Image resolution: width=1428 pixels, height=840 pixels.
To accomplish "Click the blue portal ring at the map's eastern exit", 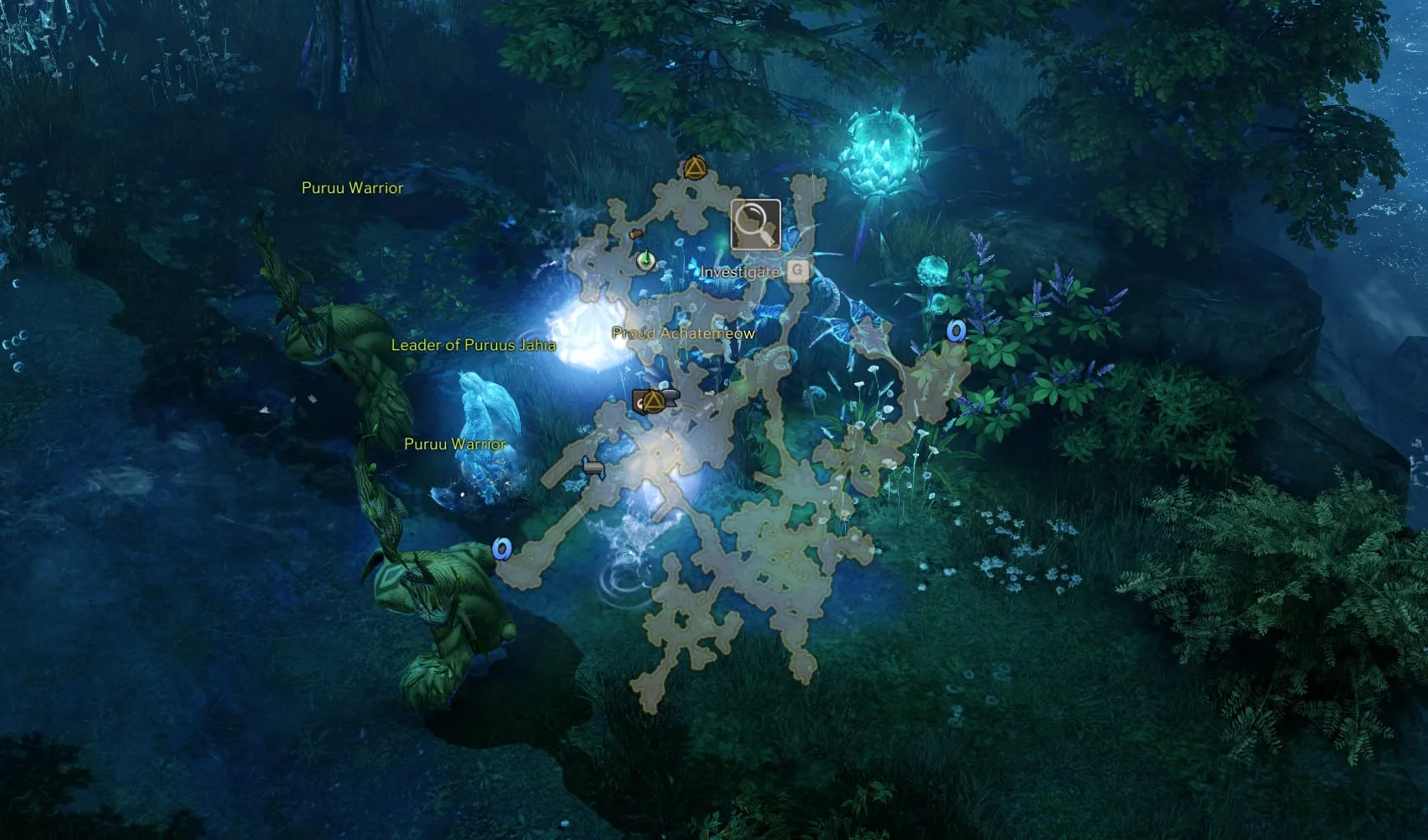I will 956,331.
